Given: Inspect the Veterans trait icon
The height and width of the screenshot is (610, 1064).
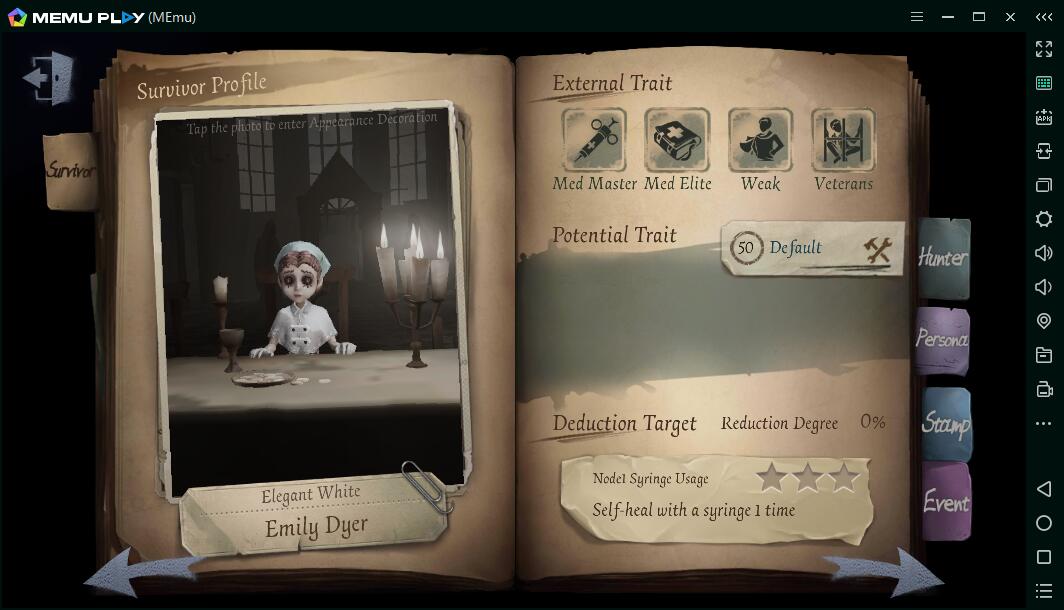Looking at the screenshot, I should pyautogui.click(x=843, y=140).
